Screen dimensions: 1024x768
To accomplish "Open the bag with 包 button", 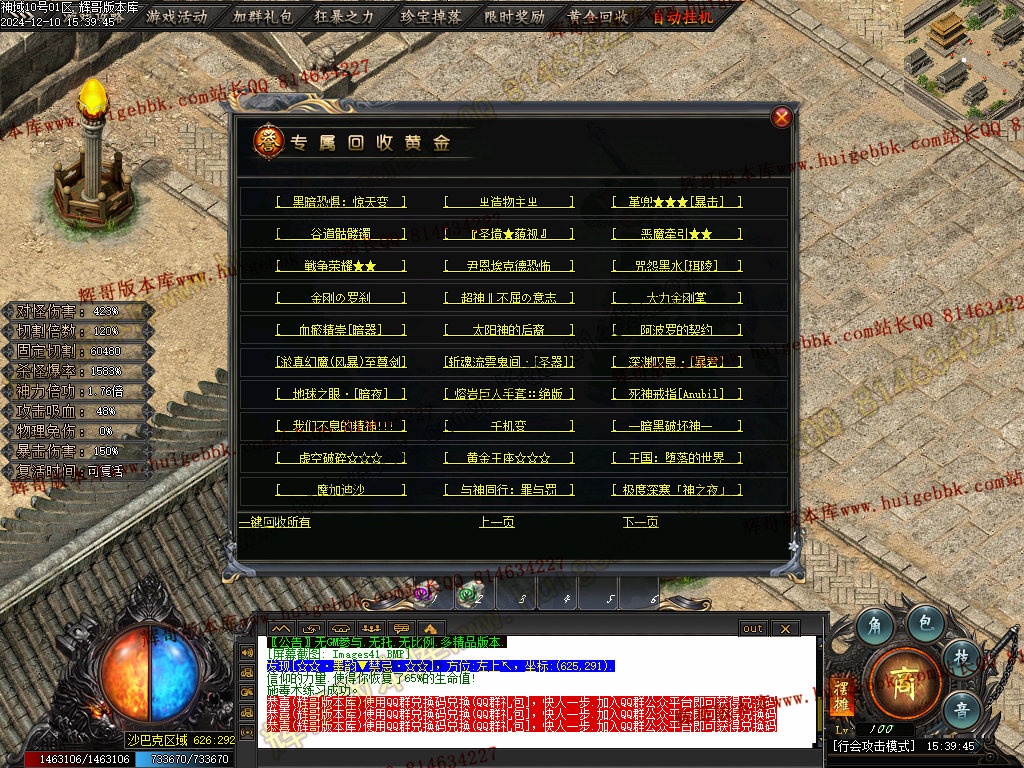I will pyautogui.click(x=925, y=623).
